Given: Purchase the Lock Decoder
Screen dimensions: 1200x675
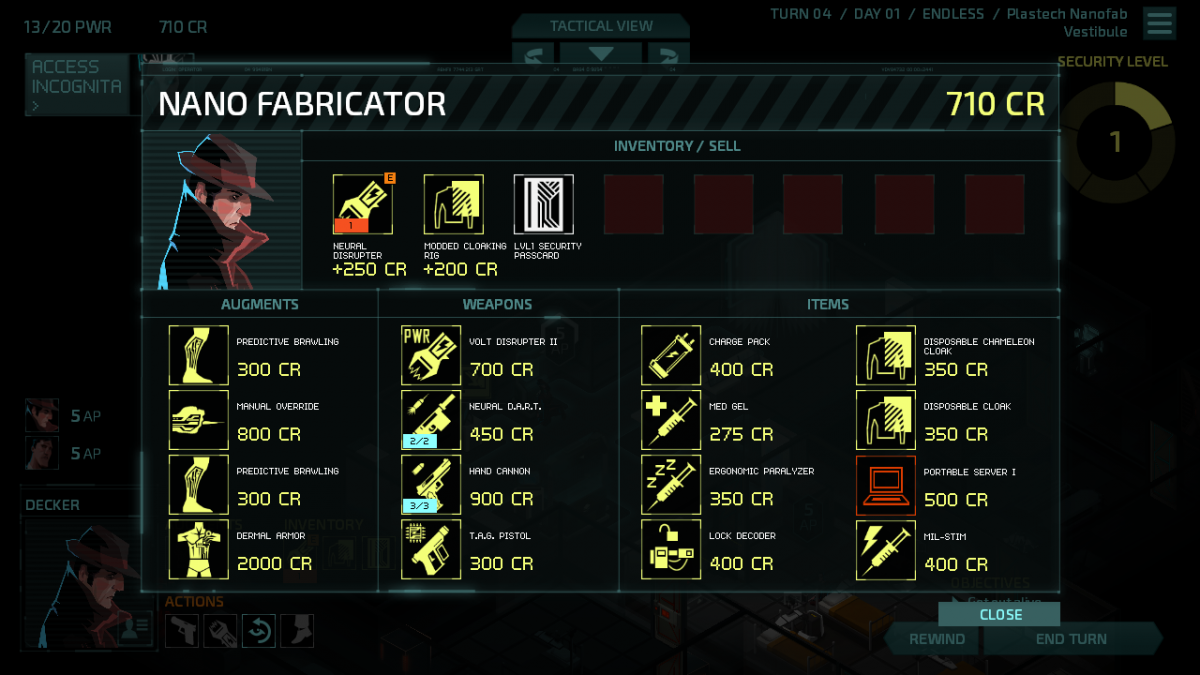Looking at the screenshot, I should pyautogui.click(x=671, y=549).
